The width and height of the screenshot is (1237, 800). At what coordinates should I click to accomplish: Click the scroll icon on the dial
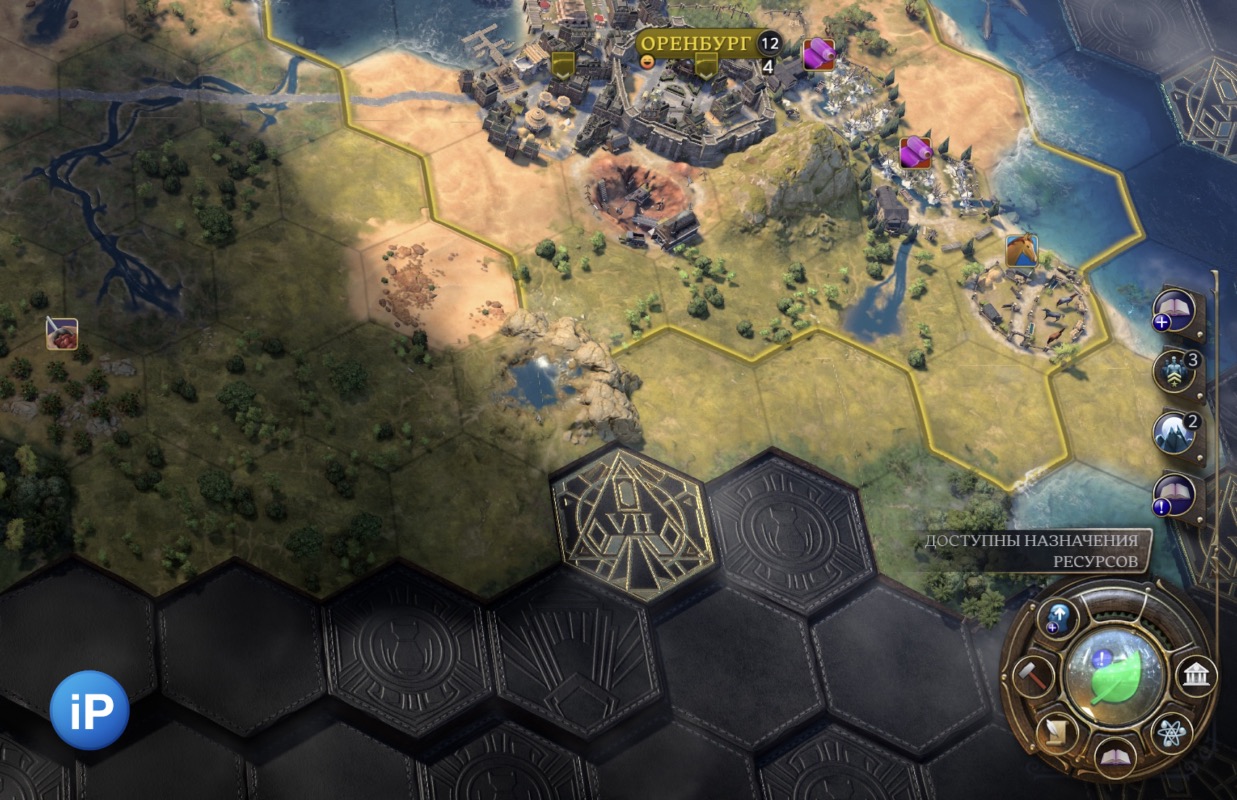[x=1055, y=734]
